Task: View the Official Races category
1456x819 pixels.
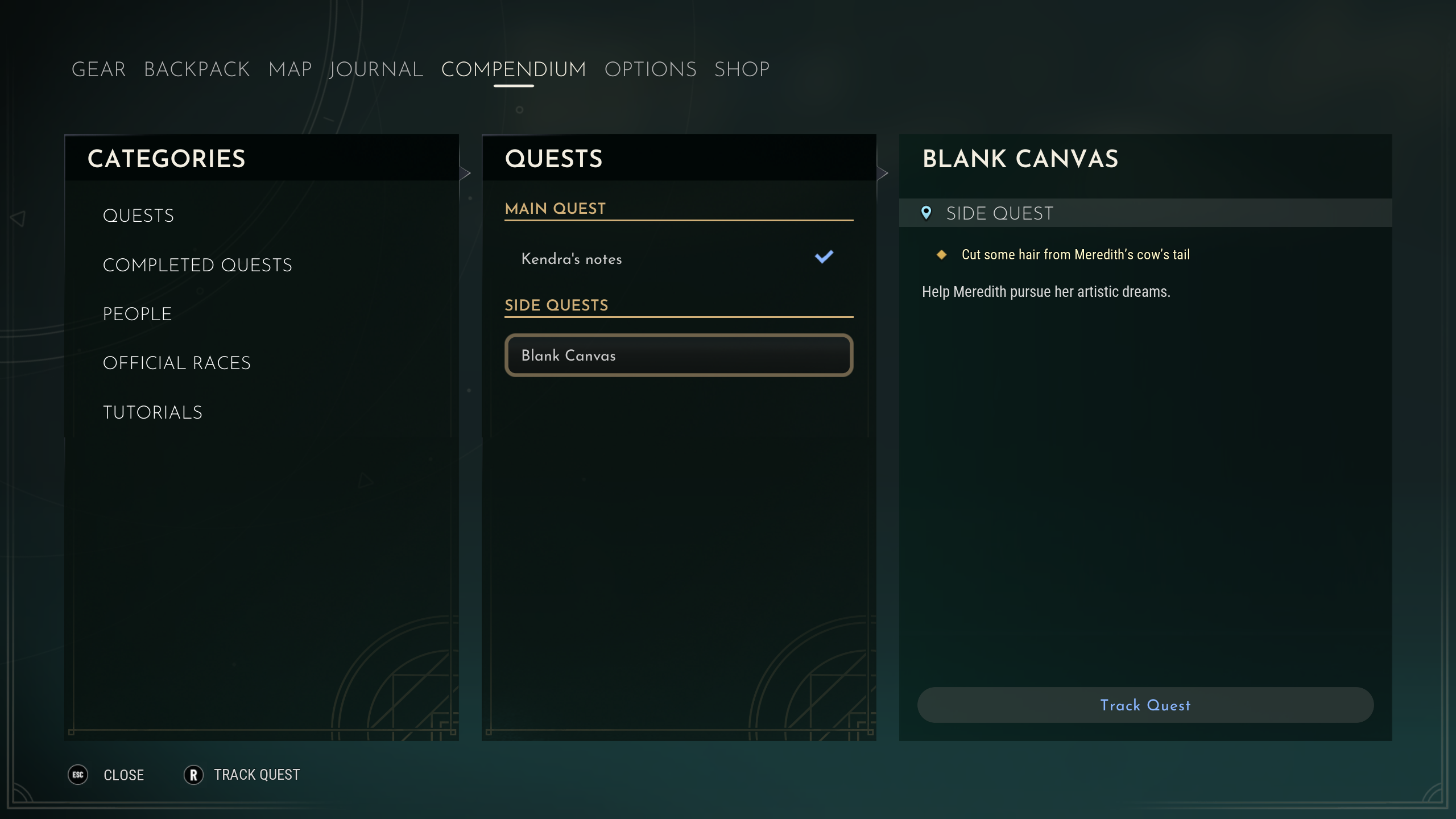Action: point(176,363)
